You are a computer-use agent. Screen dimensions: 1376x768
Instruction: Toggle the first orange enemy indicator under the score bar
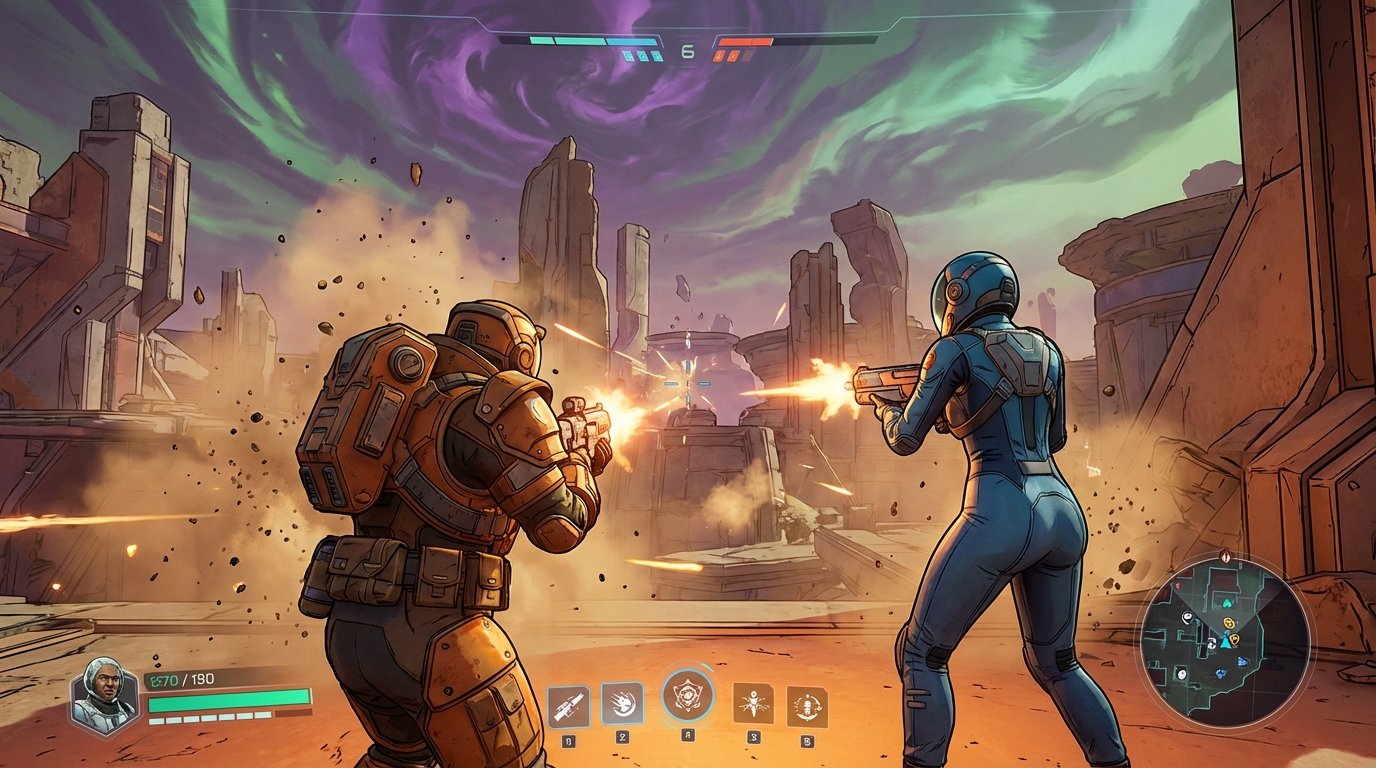point(718,55)
